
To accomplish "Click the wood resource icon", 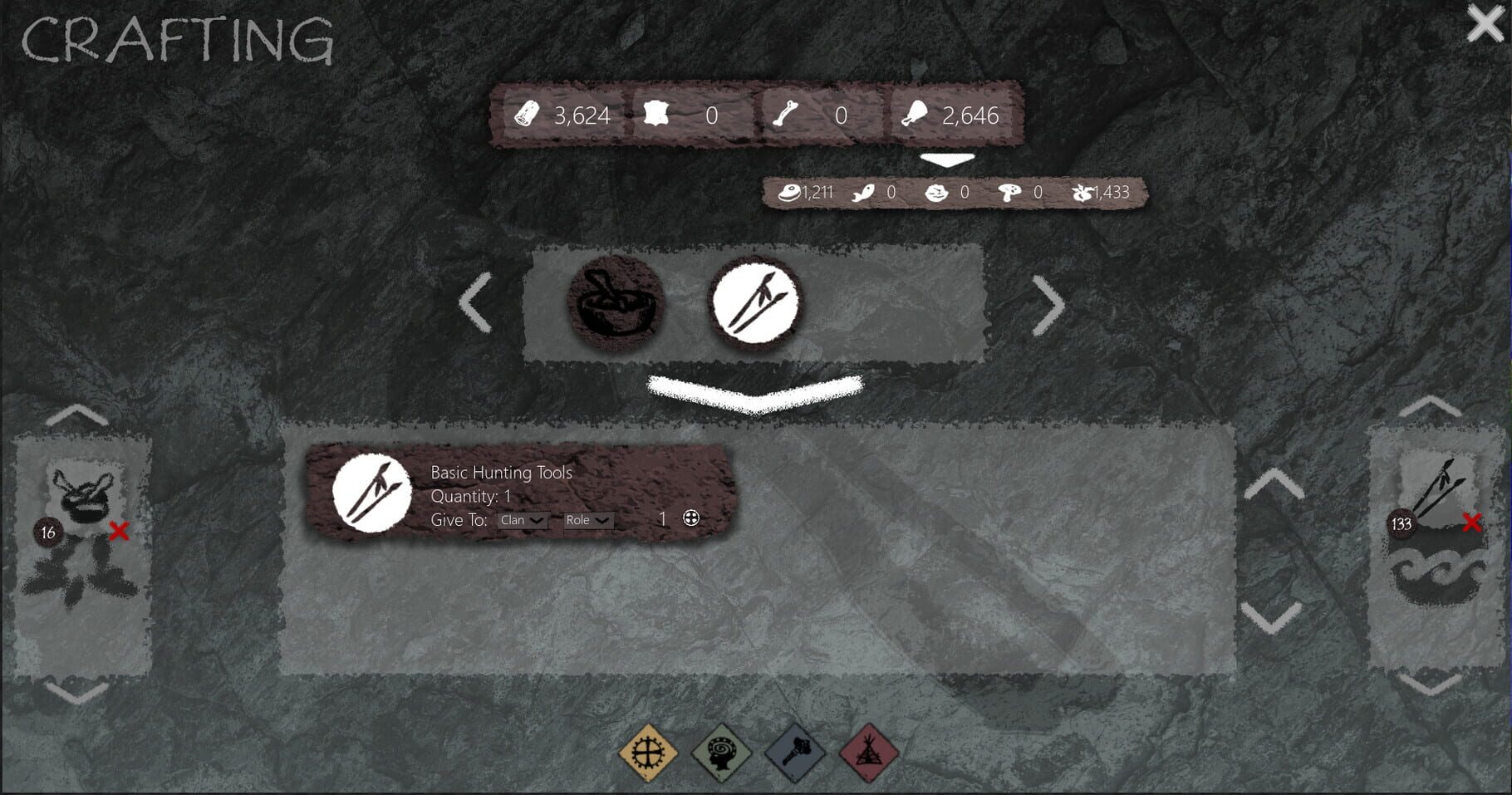I will pos(528,116).
